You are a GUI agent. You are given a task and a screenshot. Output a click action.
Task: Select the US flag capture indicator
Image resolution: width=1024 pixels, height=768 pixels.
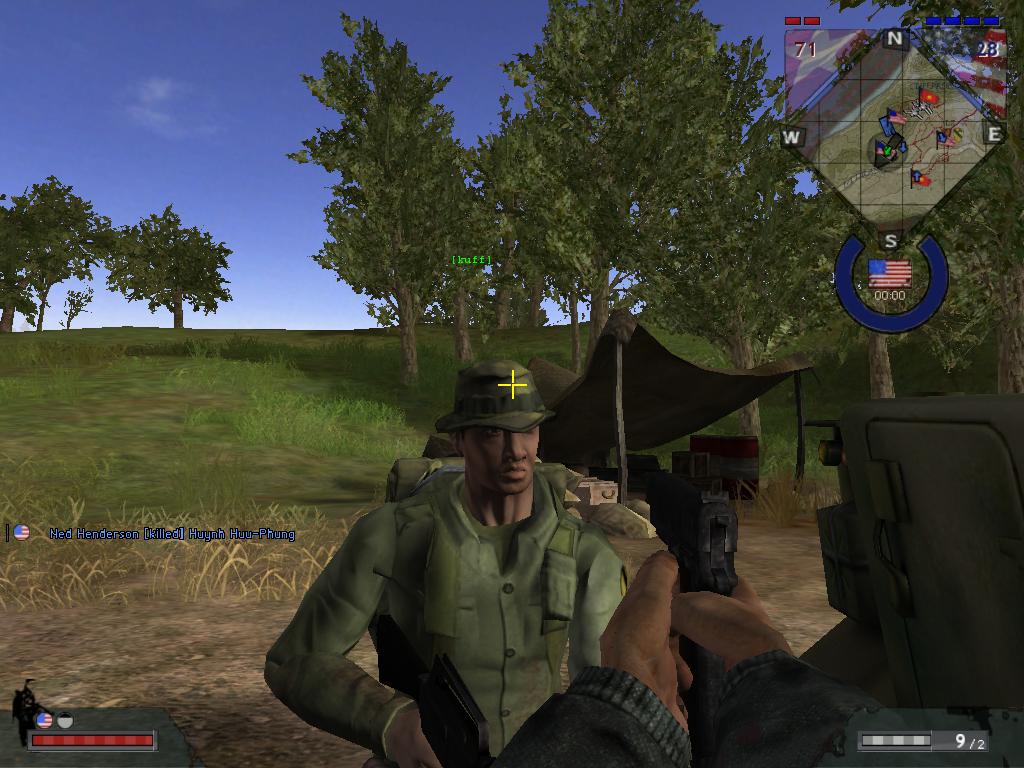tap(889, 273)
